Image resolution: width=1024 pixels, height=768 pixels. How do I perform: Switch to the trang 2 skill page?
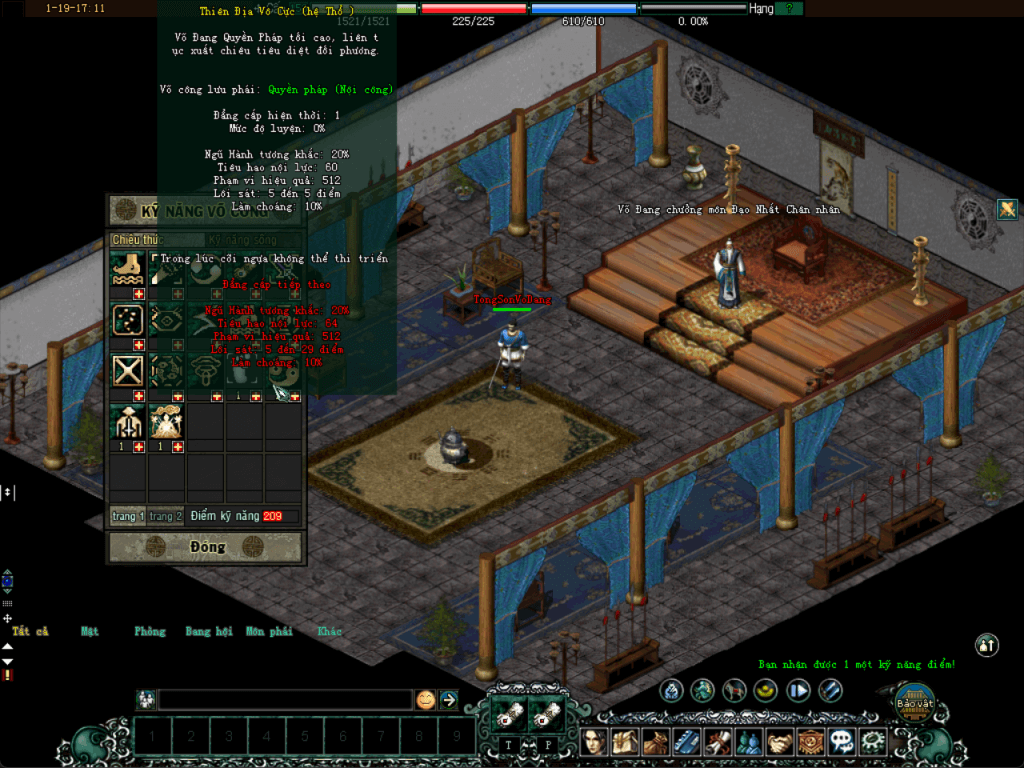click(x=166, y=516)
